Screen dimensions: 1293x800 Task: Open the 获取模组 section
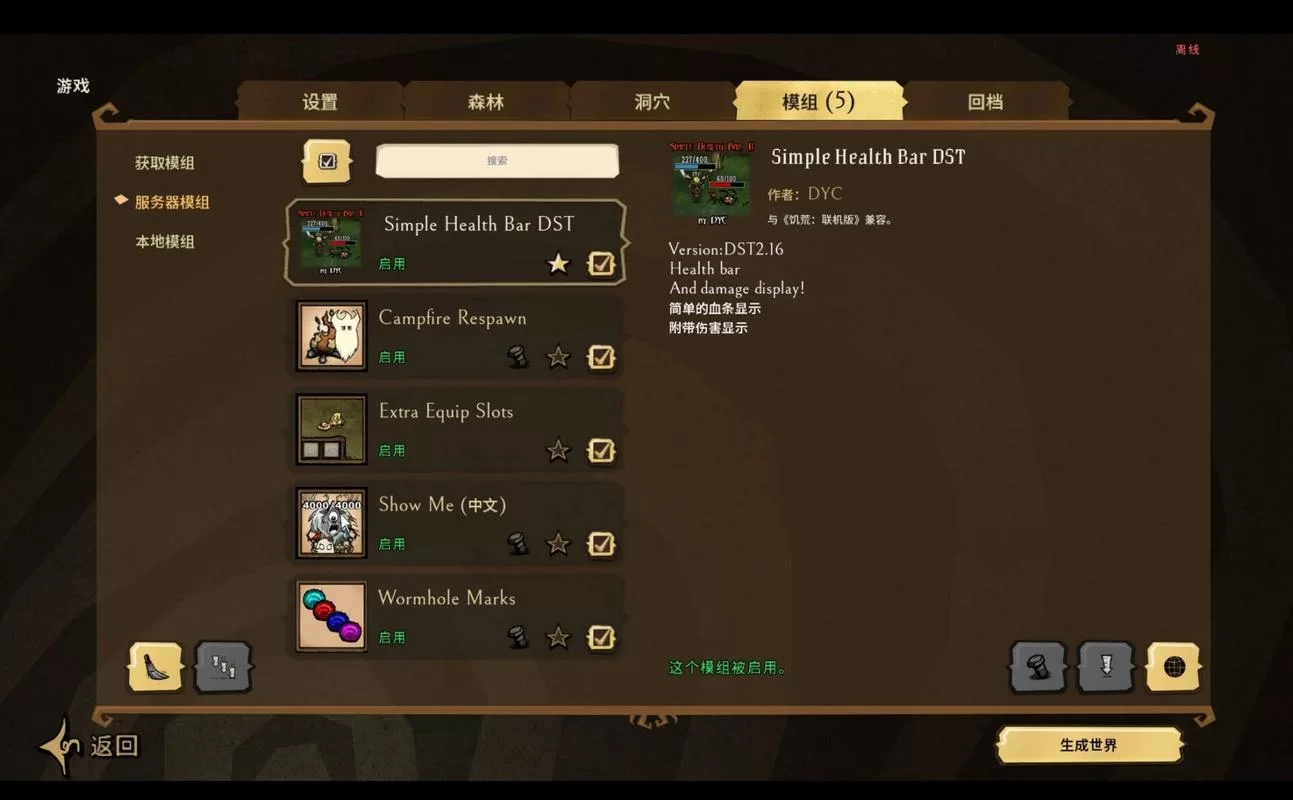165,163
